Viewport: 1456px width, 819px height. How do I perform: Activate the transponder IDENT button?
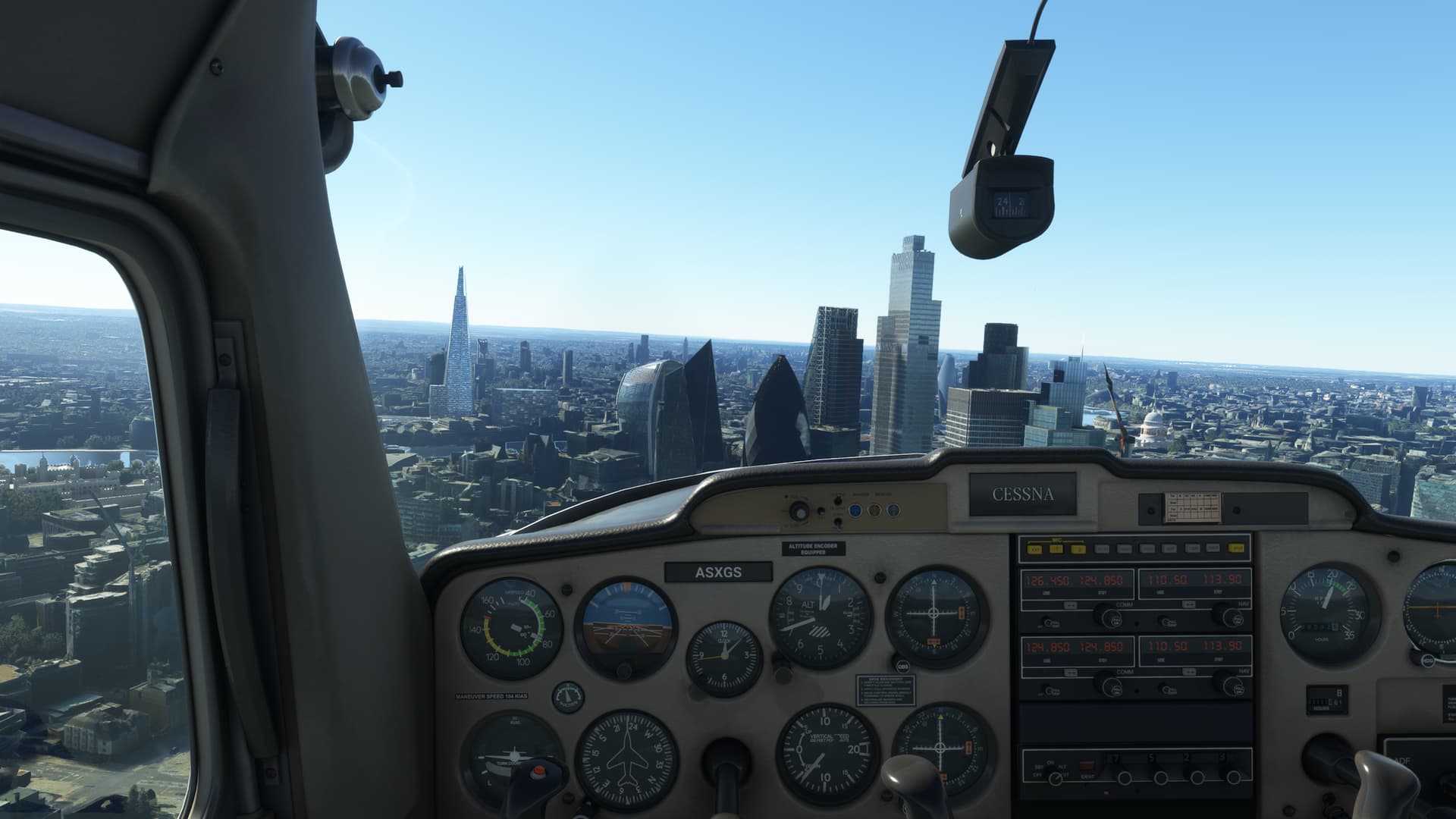click(1087, 766)
